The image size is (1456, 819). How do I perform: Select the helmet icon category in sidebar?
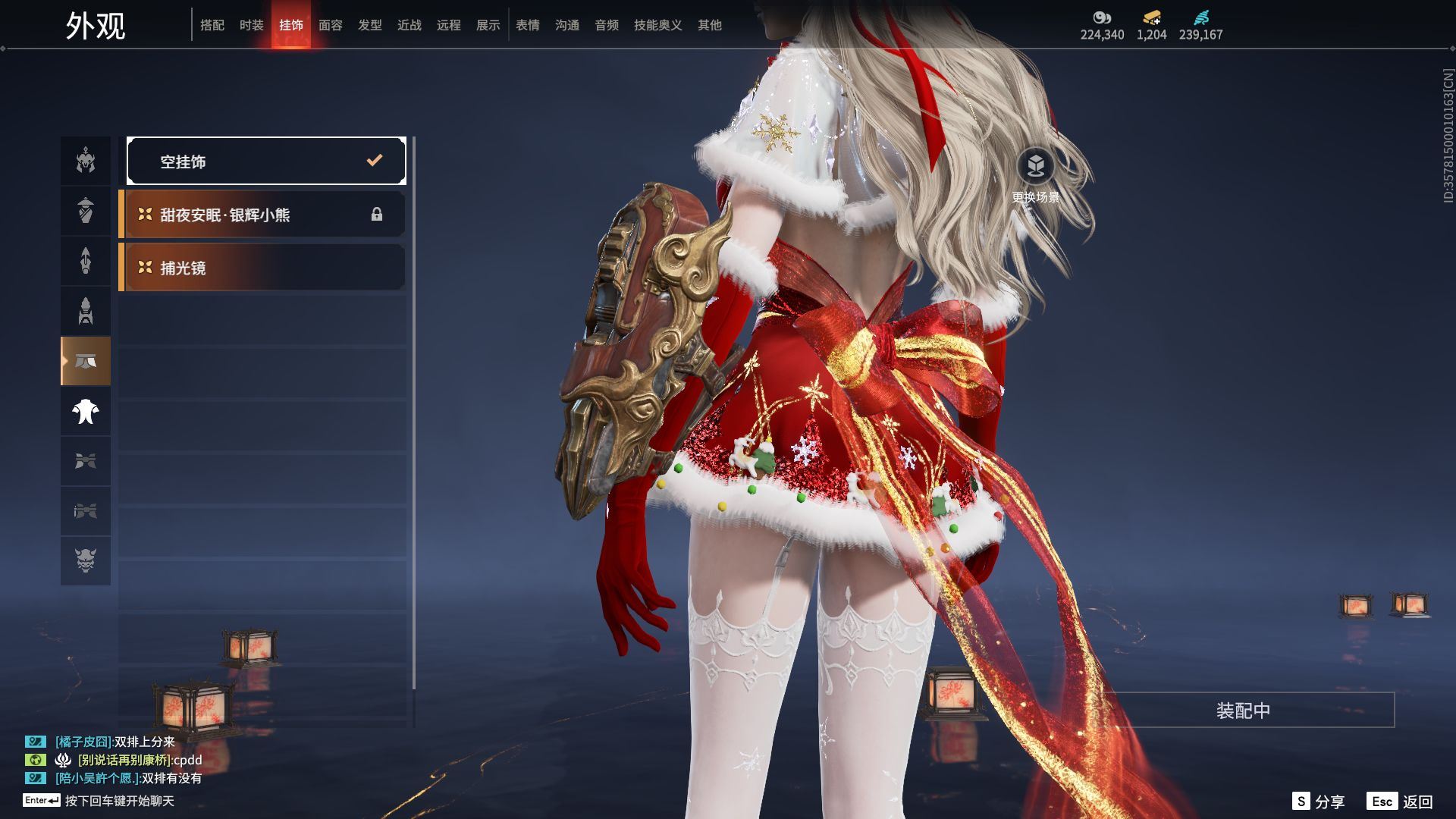click(x=86, y=161)
